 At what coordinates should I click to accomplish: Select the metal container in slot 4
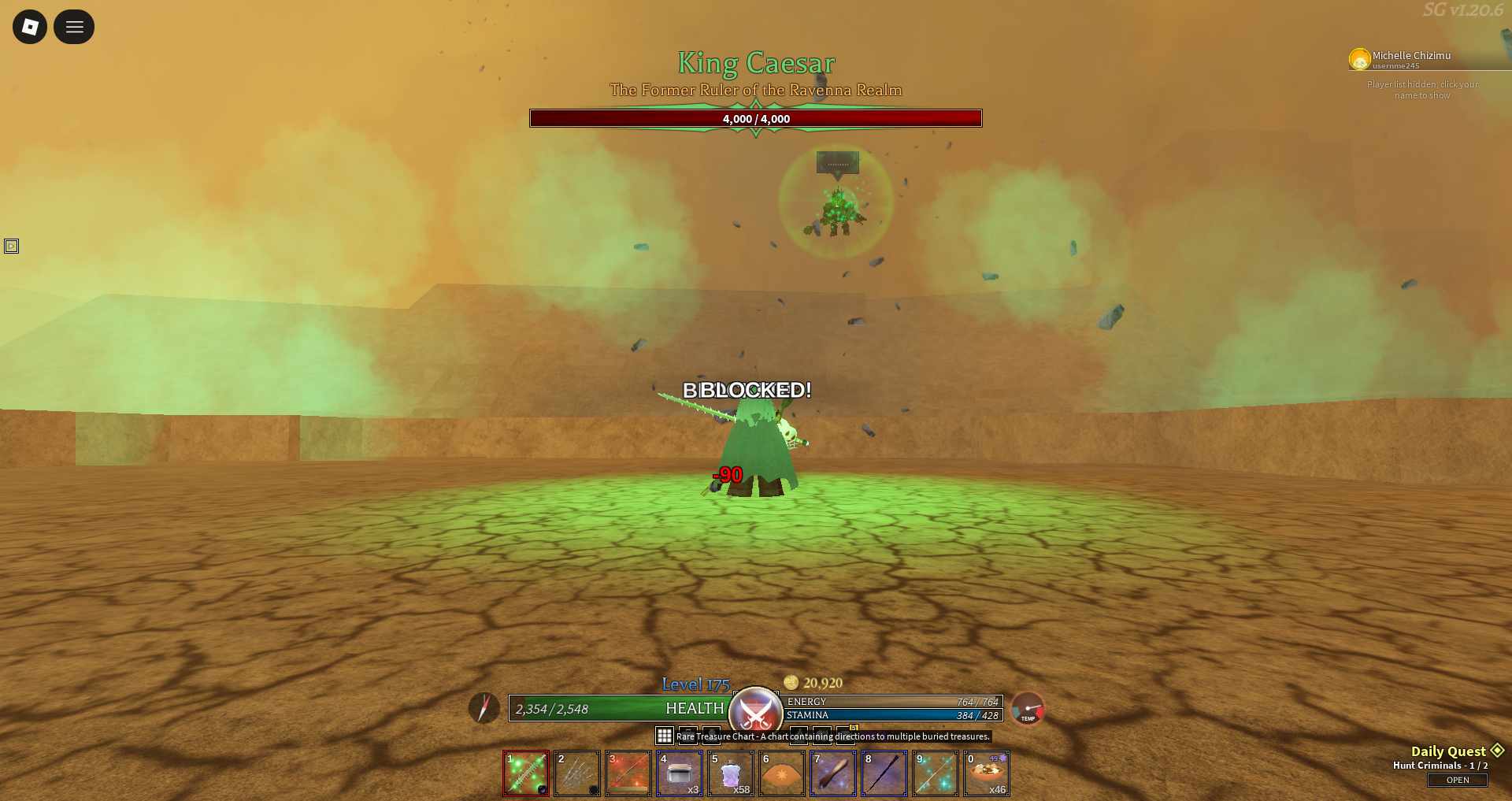coord(680,773)
